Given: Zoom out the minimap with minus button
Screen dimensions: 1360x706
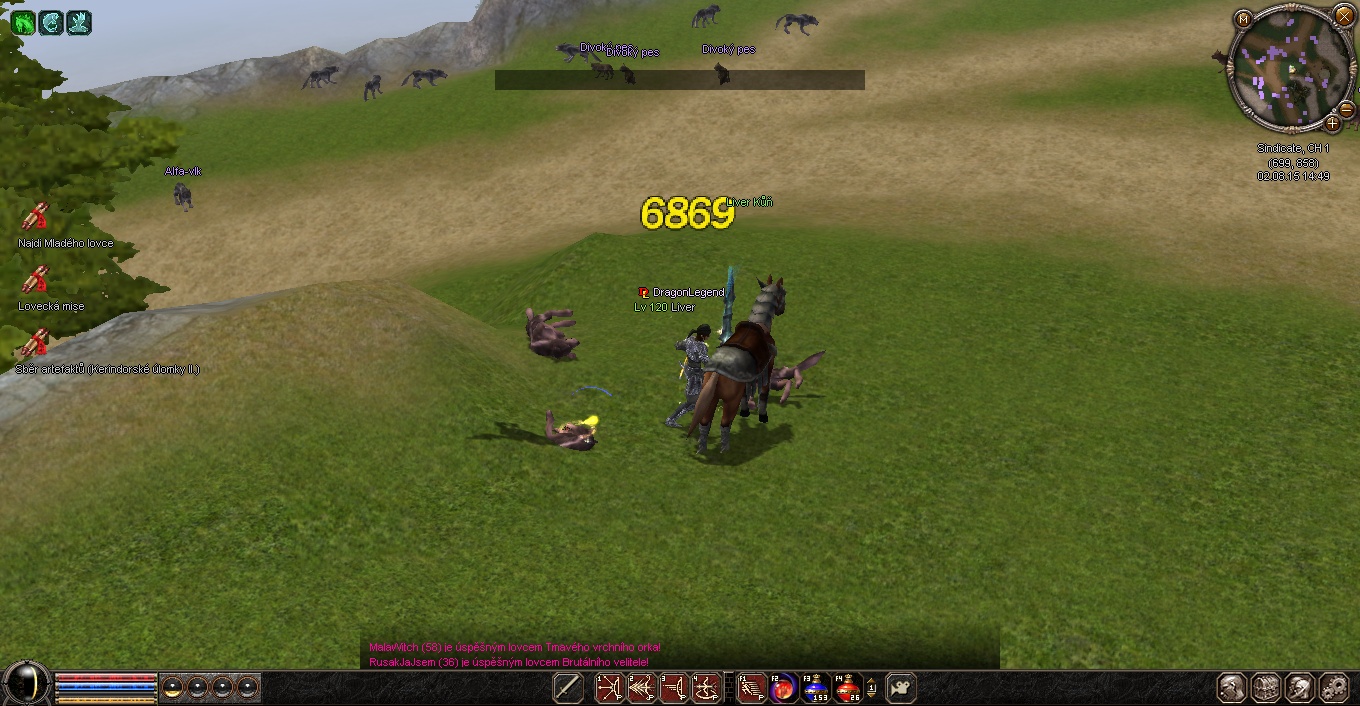Looking at the screenshot, I should point(1347,109).
